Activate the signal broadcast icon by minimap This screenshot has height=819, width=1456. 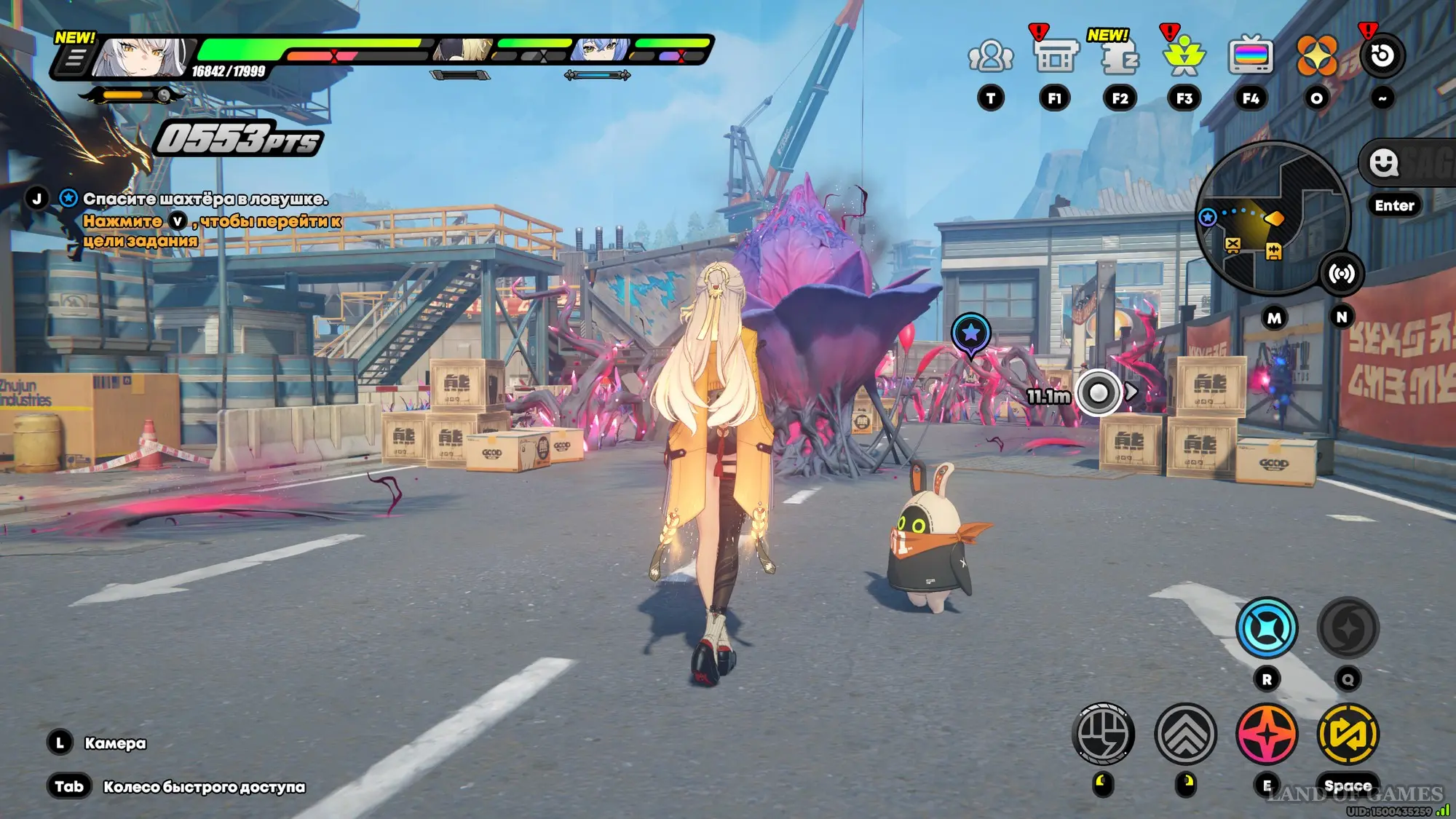point(1341,274)
